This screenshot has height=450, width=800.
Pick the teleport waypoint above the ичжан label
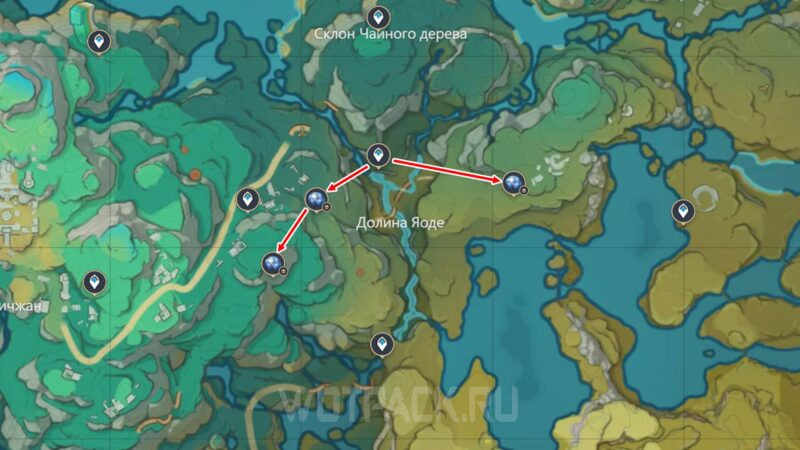tap(94, 283)
